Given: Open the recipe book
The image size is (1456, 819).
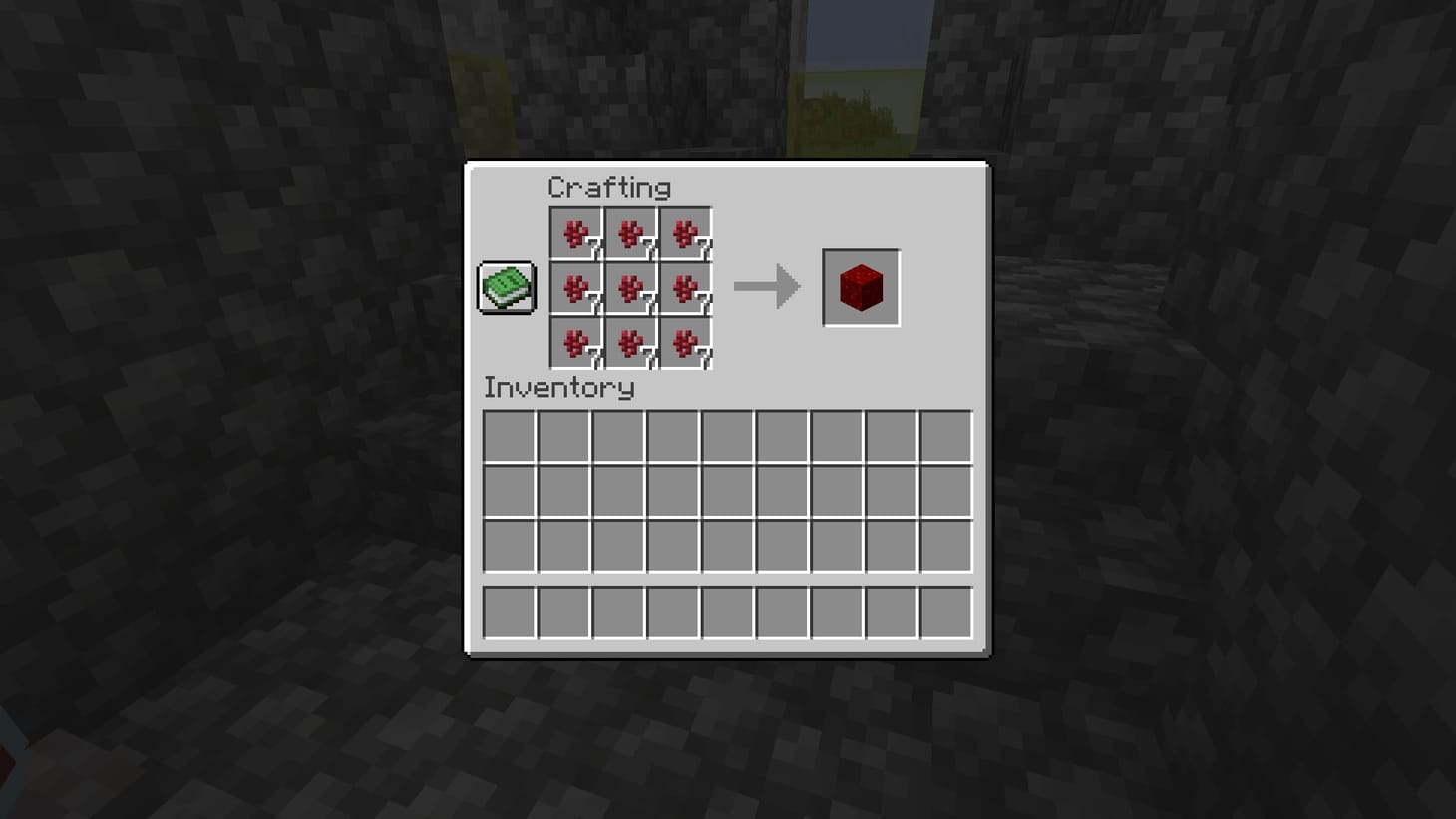Looking at the screenshot, I should pos(505,287).
